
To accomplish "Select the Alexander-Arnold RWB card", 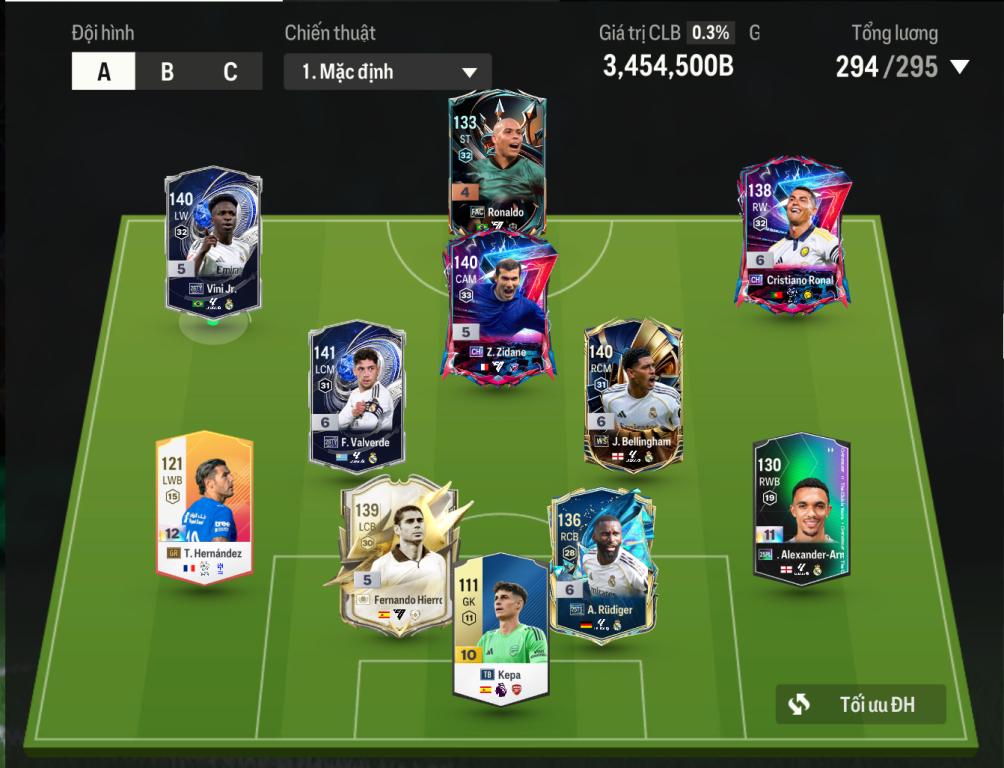I will (801, 508).
